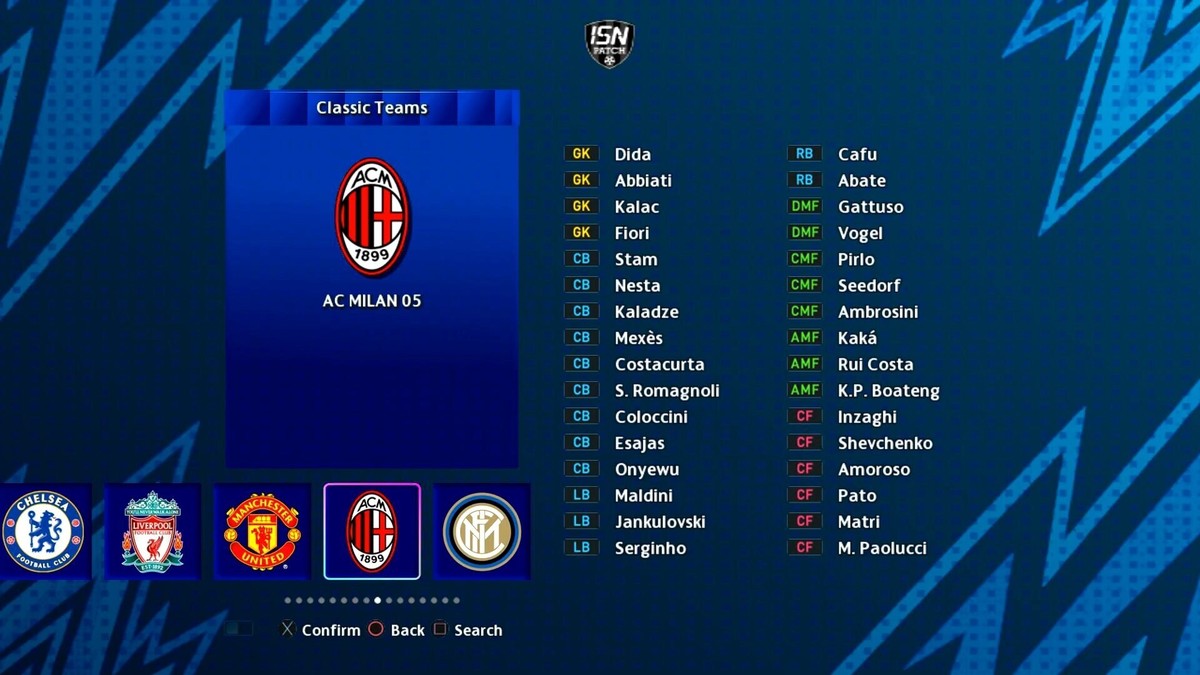
Task: Pick M. Paolucci from the roster
Action: (x=882, y=548)
